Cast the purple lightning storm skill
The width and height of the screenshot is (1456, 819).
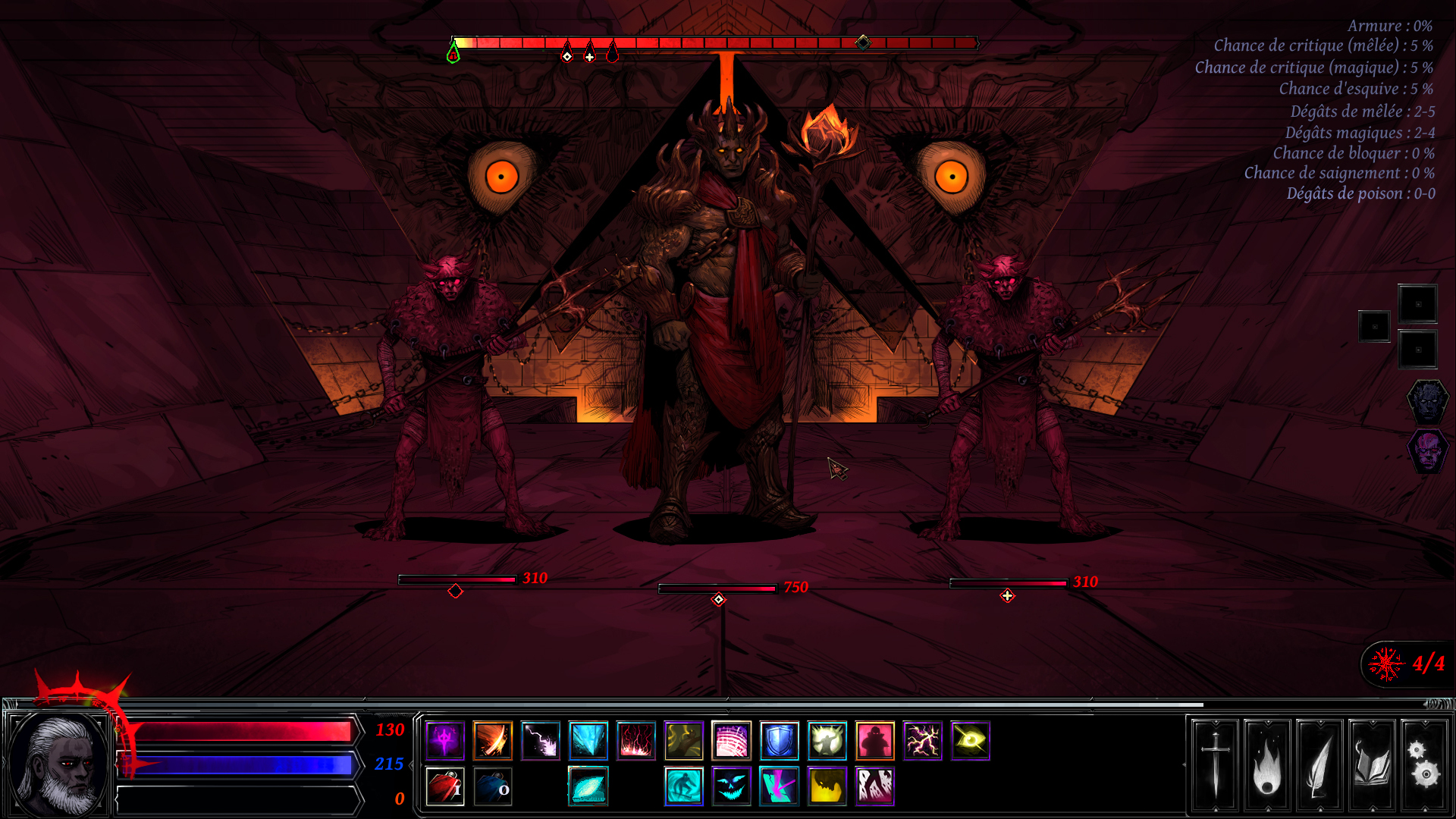(x=923, y=742)
